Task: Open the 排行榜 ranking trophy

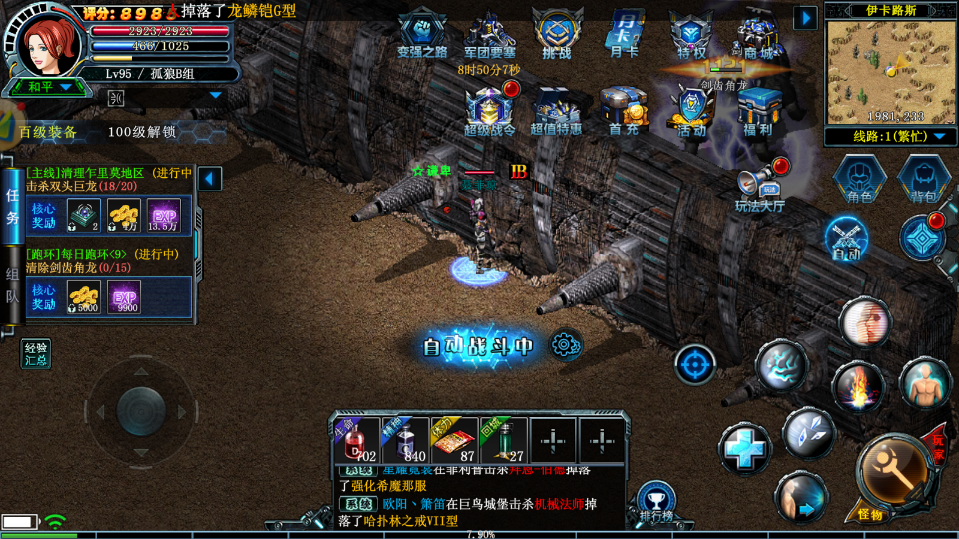Action: click(x=656, y=502)
